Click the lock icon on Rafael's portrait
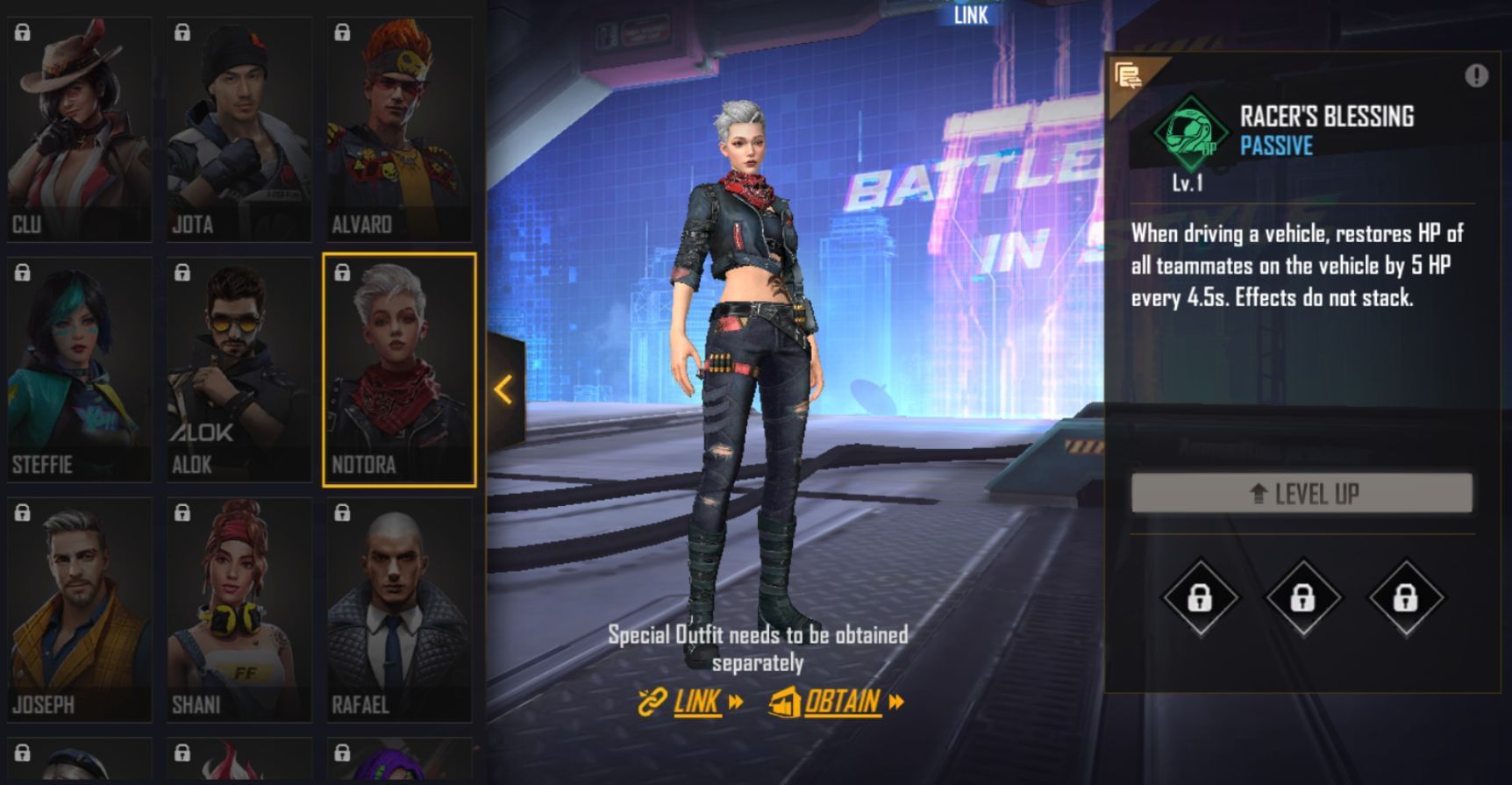Viewport: 1512px width, 785px height. [342, 515]
